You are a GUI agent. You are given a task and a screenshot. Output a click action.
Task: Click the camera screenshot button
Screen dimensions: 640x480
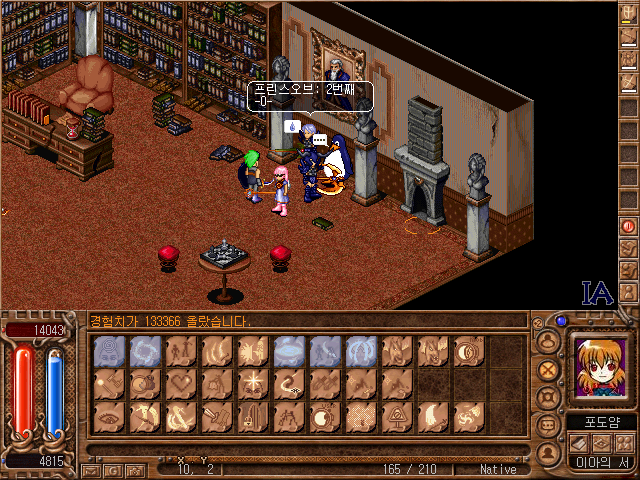coord(137,468)
